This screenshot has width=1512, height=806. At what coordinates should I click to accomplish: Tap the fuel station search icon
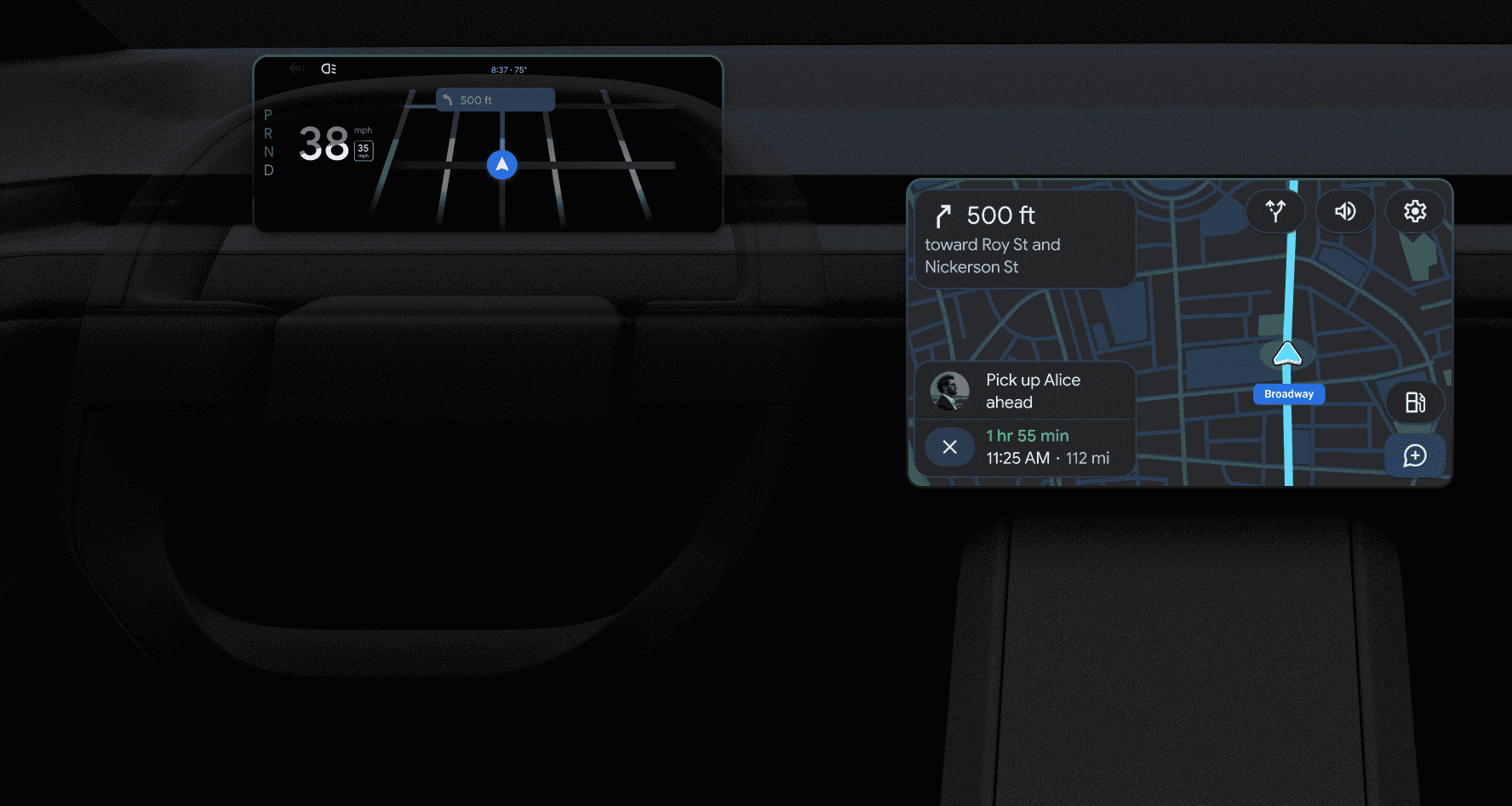[x=1415, y=403]
